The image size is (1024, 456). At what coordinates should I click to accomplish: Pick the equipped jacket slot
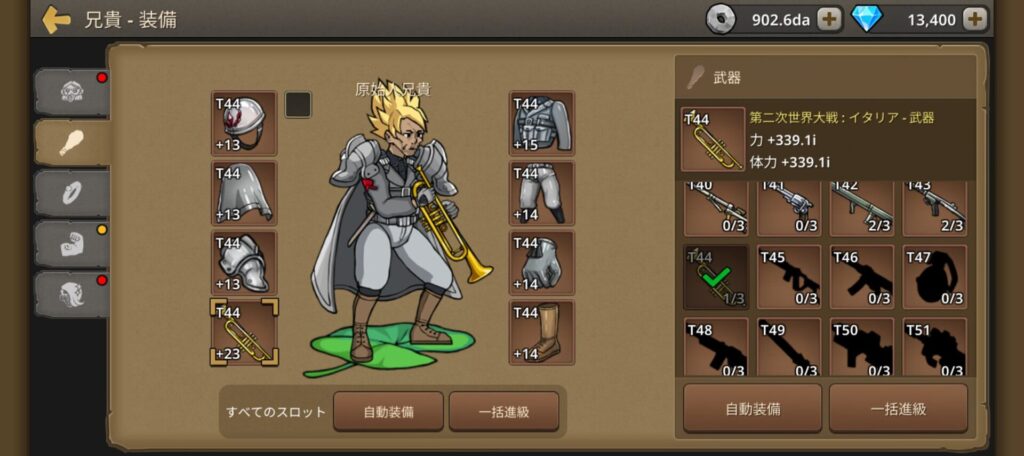[541, 124]
